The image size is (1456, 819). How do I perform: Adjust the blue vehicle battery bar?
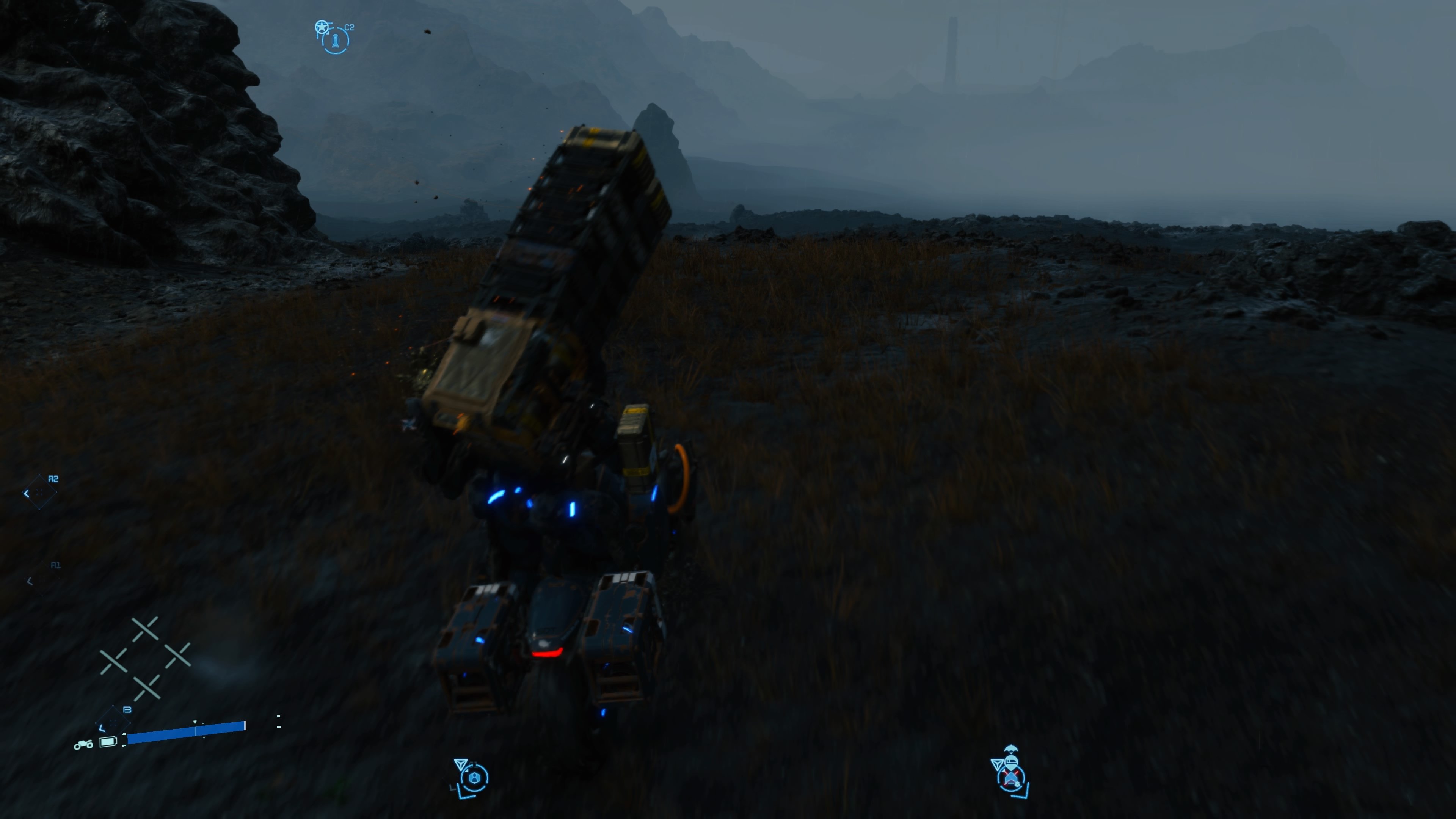tap(187, 734)
